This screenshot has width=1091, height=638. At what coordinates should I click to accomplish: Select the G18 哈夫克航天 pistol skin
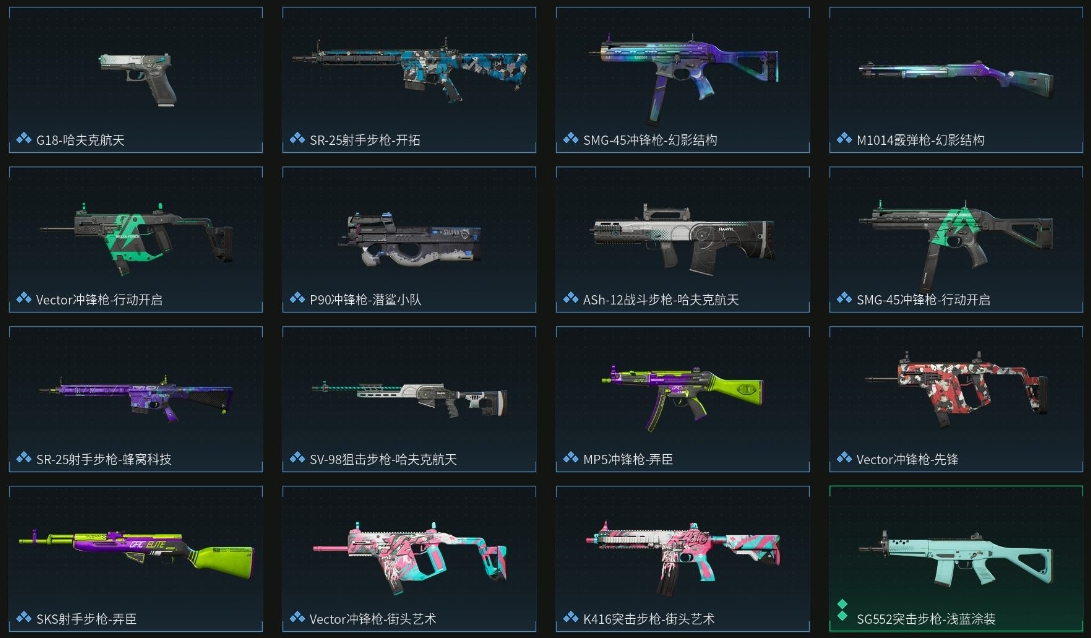point(136,80)
